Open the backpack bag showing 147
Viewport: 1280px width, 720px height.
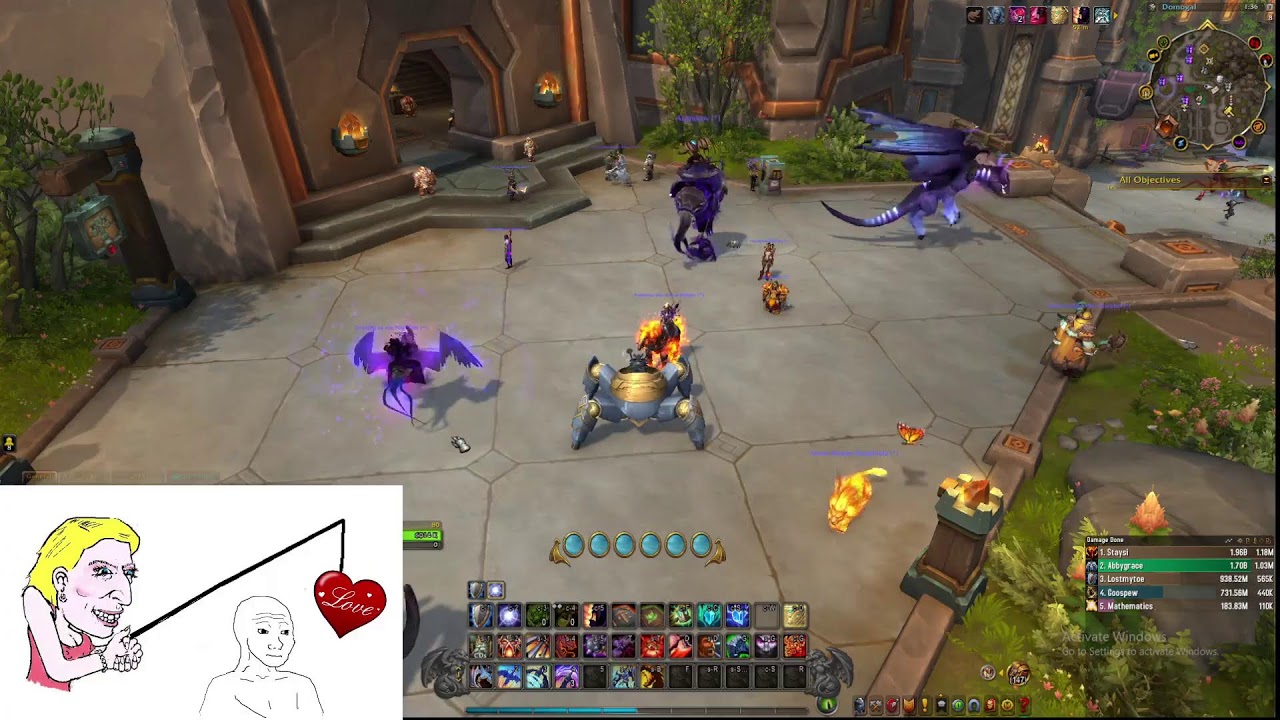tap(1018, 675)
